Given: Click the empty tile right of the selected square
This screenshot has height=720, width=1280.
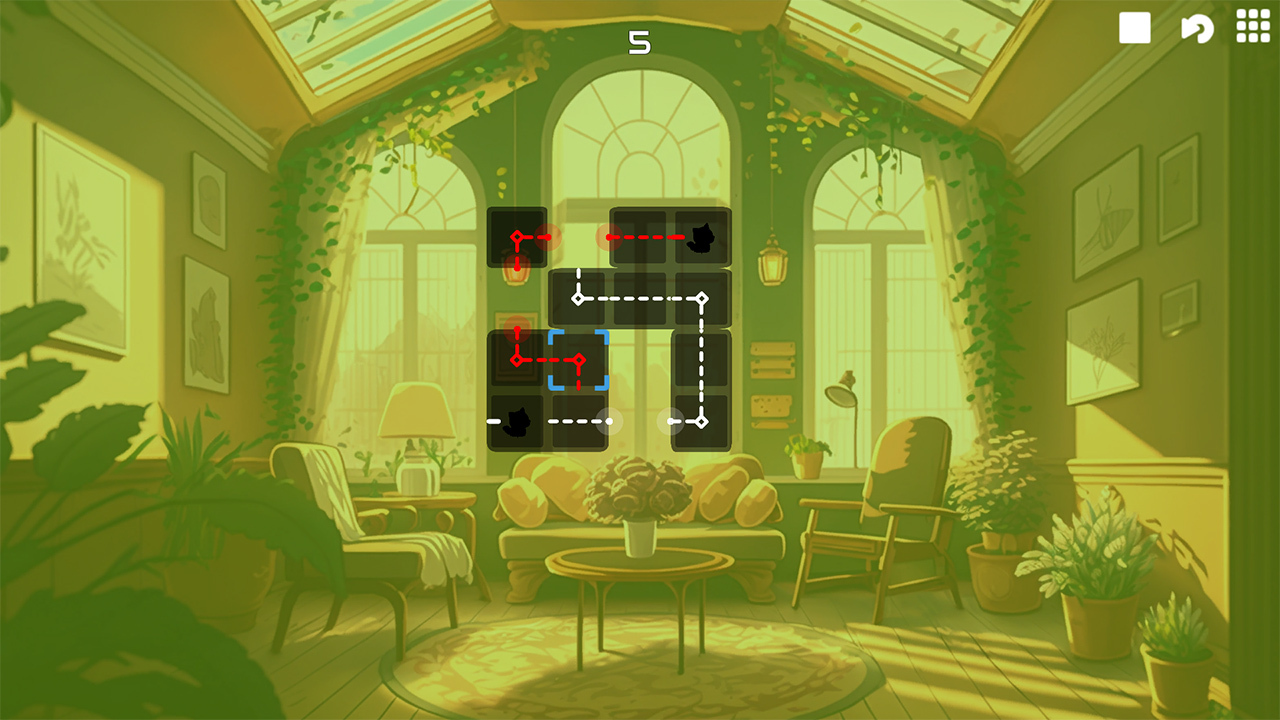Looking at the screenshot, I should point(642,359).
